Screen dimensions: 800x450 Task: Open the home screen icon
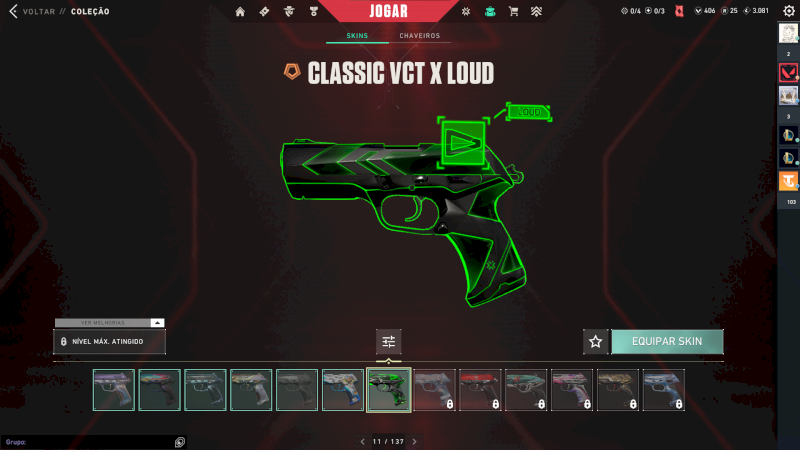pos(240,12)
